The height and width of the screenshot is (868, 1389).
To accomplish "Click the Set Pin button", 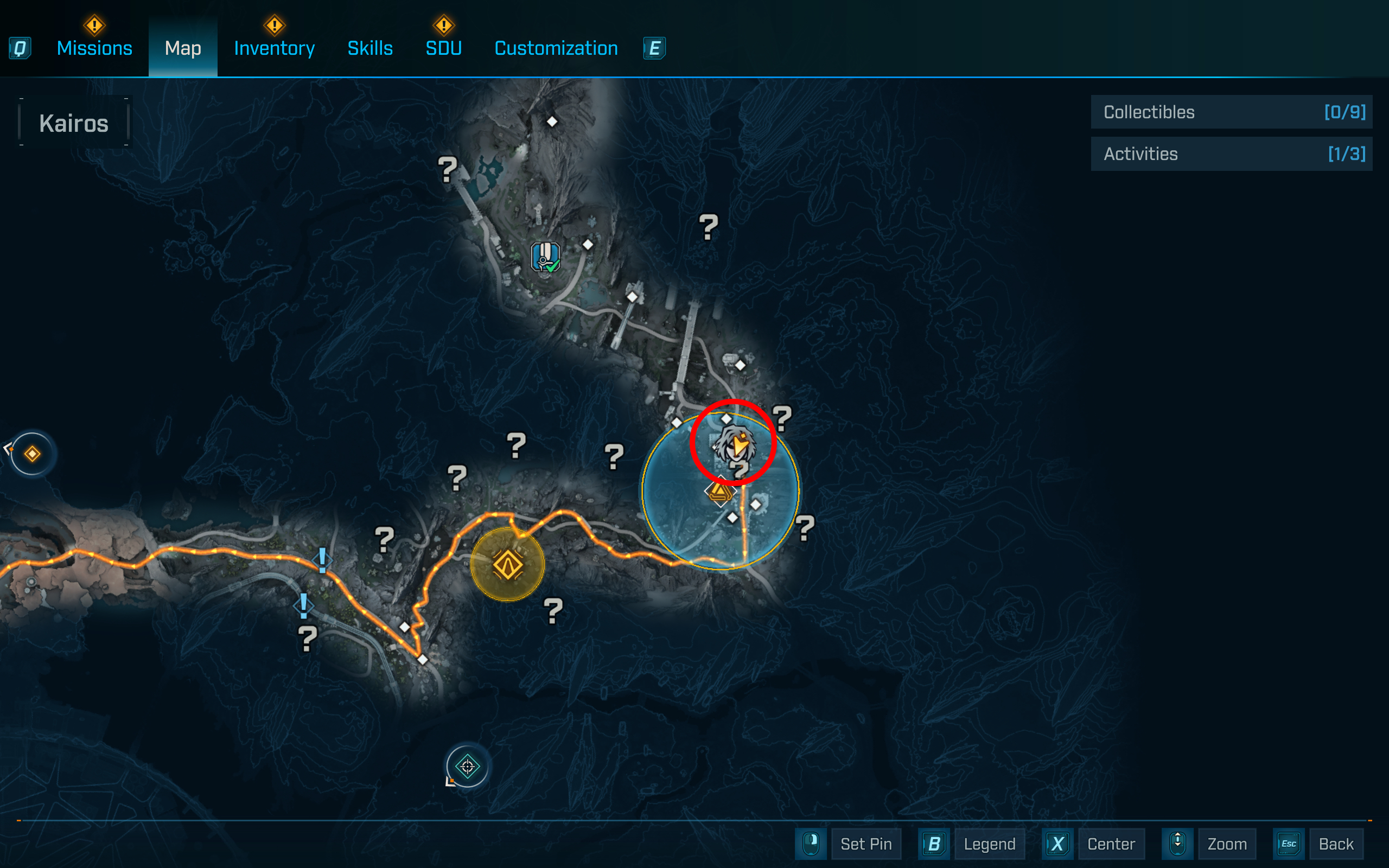I will tap(866, 844).
